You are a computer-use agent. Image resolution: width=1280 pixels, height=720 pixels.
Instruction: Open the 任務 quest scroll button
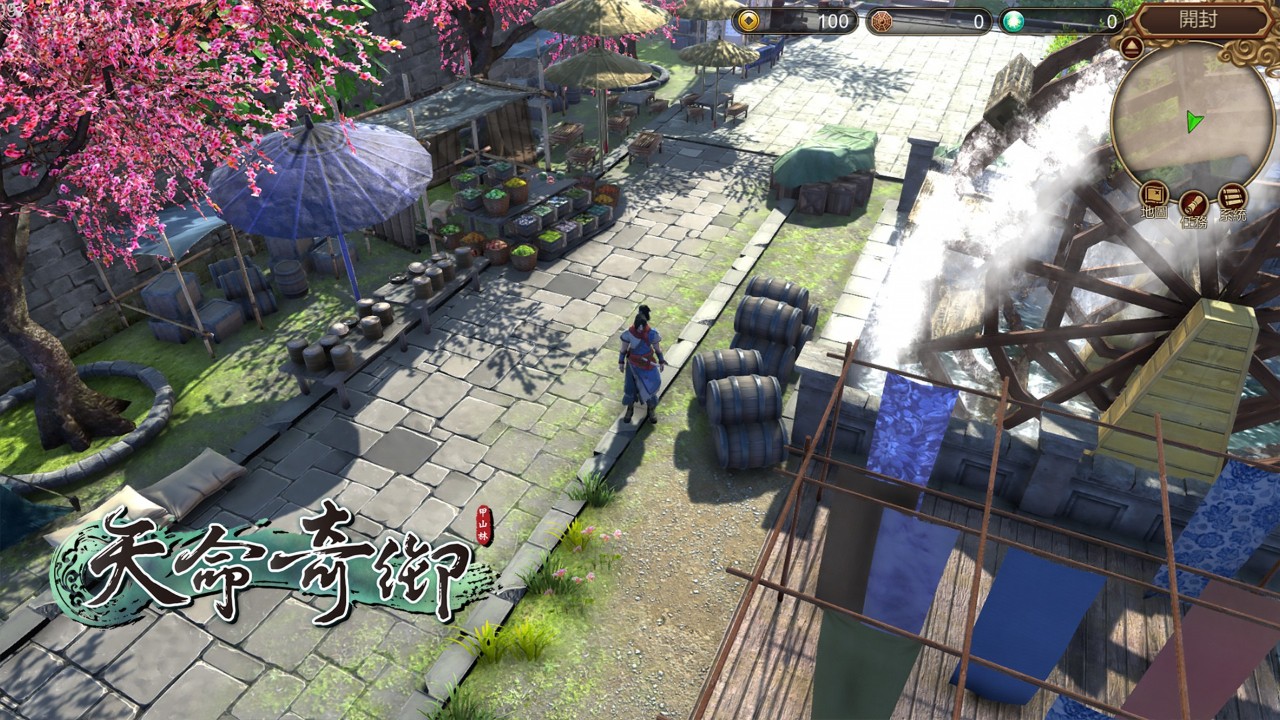pos(1193,204)
